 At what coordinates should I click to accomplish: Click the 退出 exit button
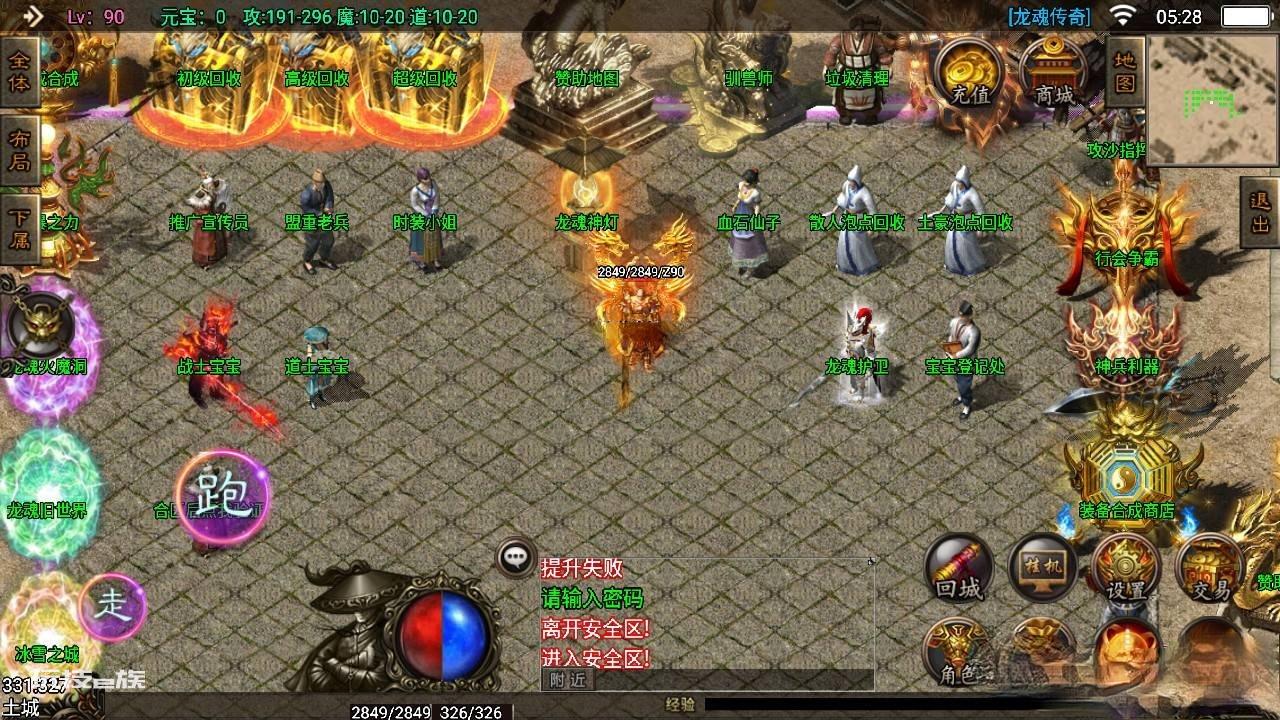click(x=1259, y=212)
